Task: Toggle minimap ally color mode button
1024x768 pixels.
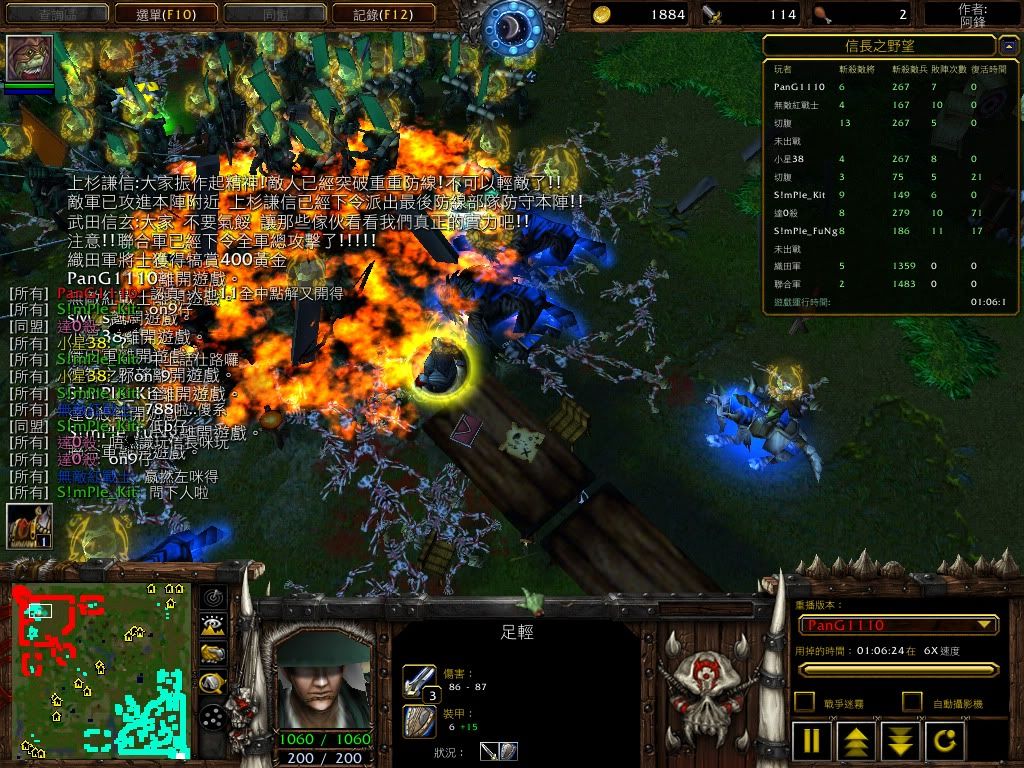Action: point(211,654)
